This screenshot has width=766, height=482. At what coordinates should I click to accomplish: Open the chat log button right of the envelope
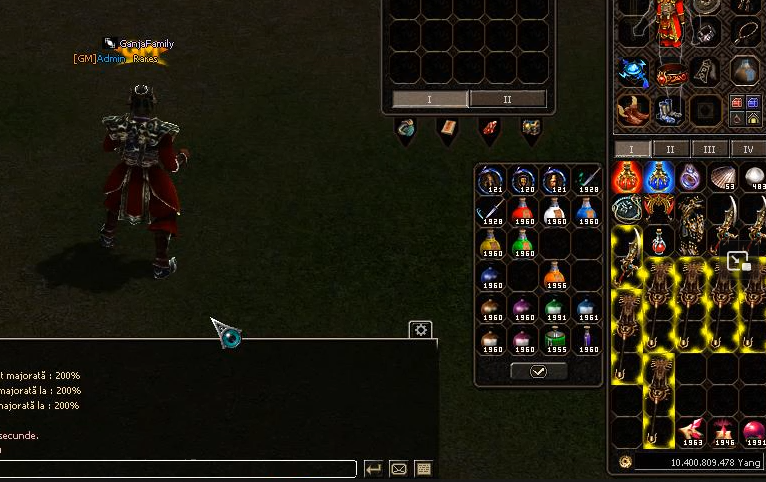point(423,468)
